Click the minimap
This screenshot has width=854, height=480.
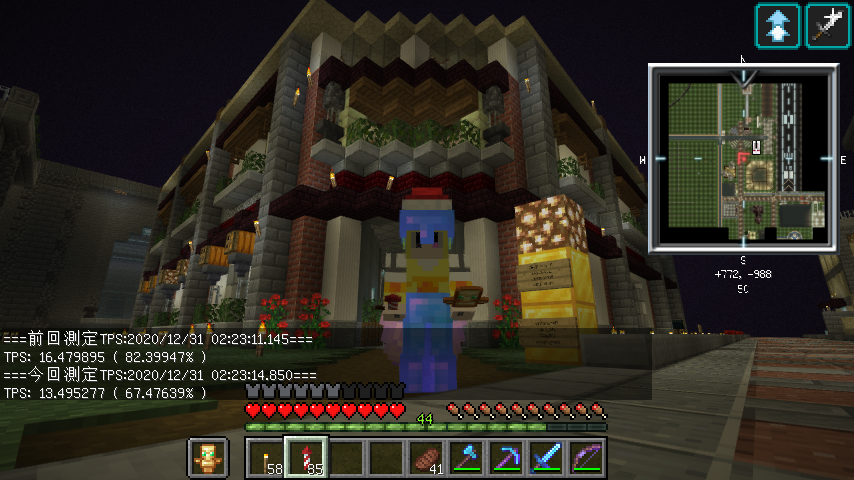point(743,157)
